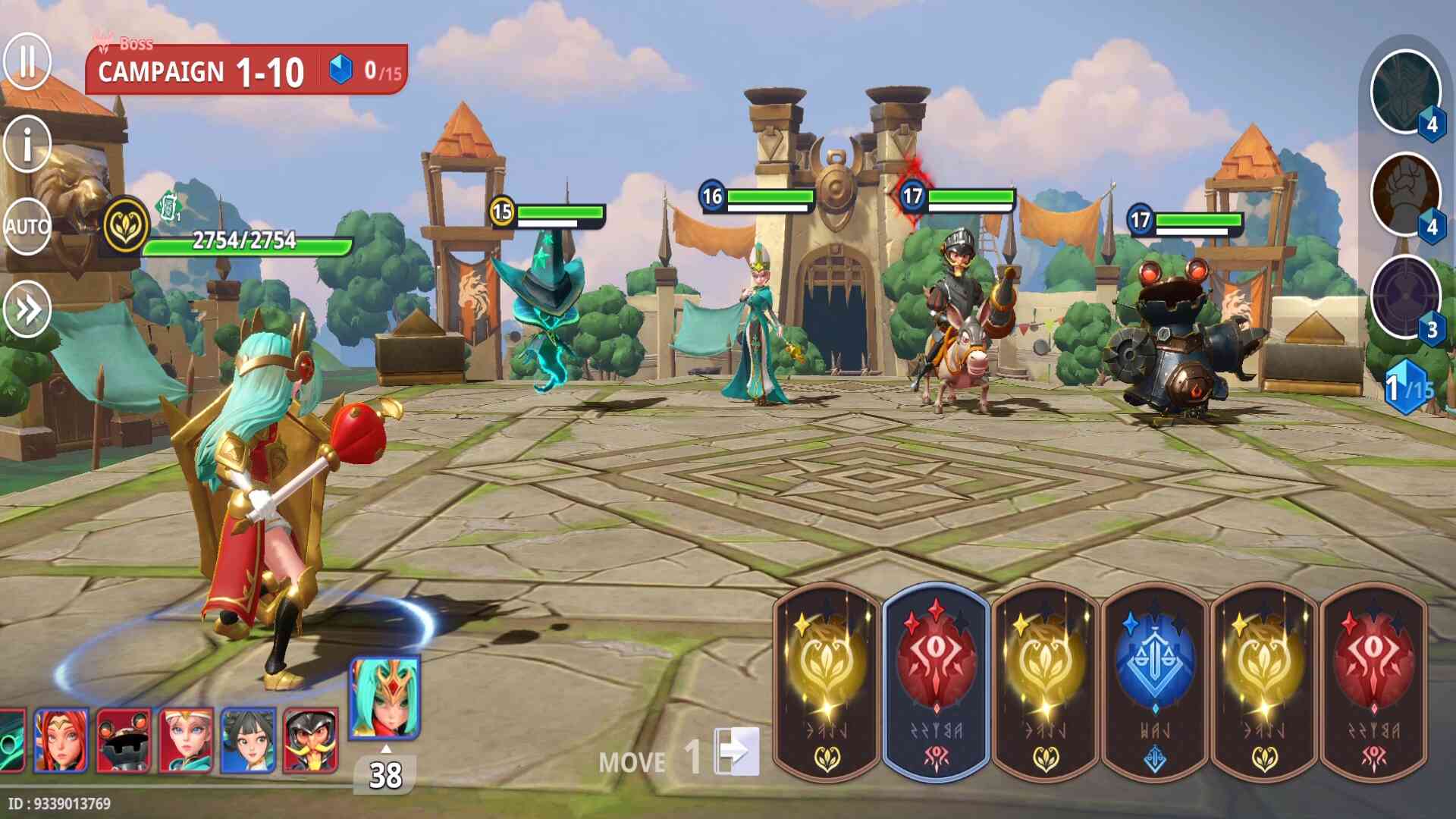
Task: Choose the black-haired girl hero portrait
Action: tap(248, 740)
